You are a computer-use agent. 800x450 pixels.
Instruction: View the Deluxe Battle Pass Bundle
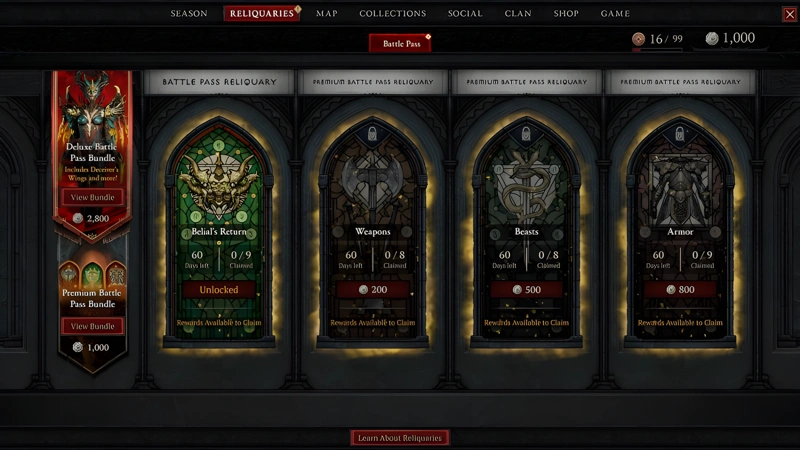pos(92,197)
